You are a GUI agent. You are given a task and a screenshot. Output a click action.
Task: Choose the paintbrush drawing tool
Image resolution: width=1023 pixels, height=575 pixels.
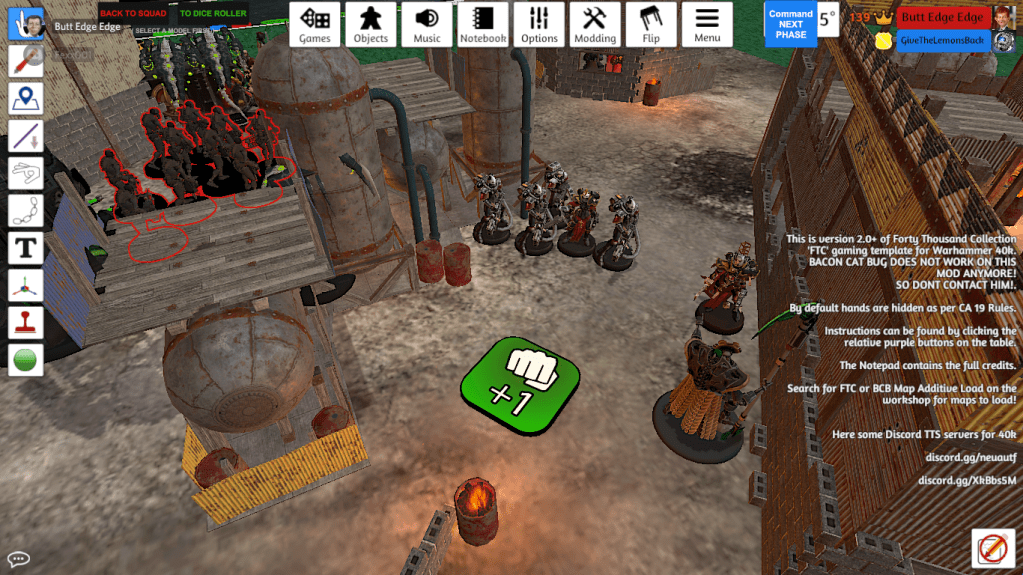click(25, 61)
